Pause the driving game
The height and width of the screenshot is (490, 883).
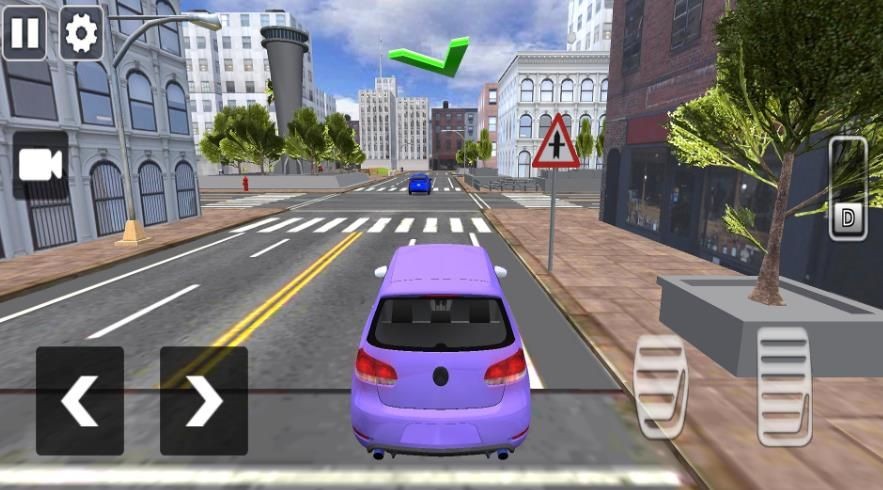click(x=25, y=33)
